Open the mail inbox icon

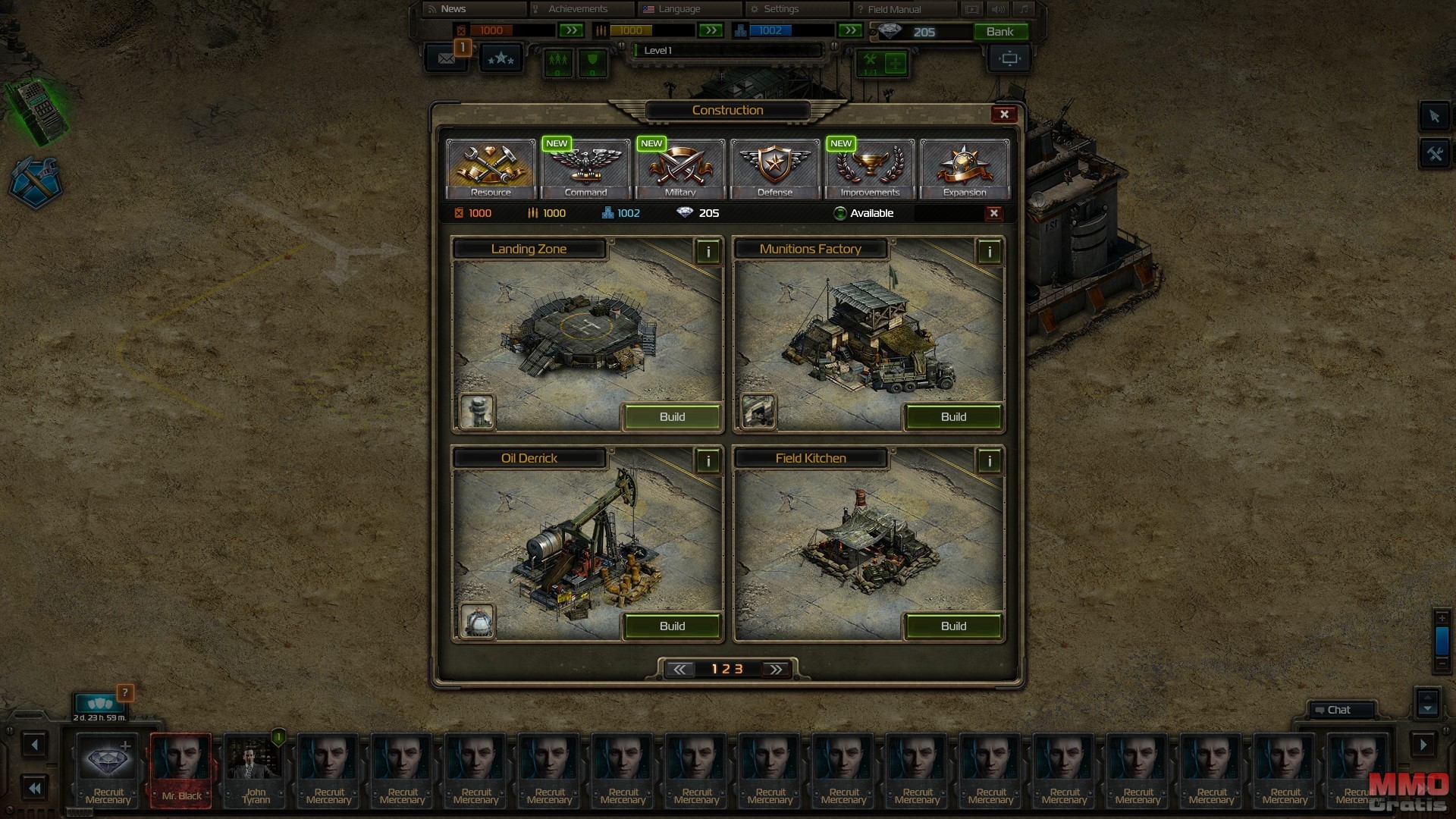(446, 58)
